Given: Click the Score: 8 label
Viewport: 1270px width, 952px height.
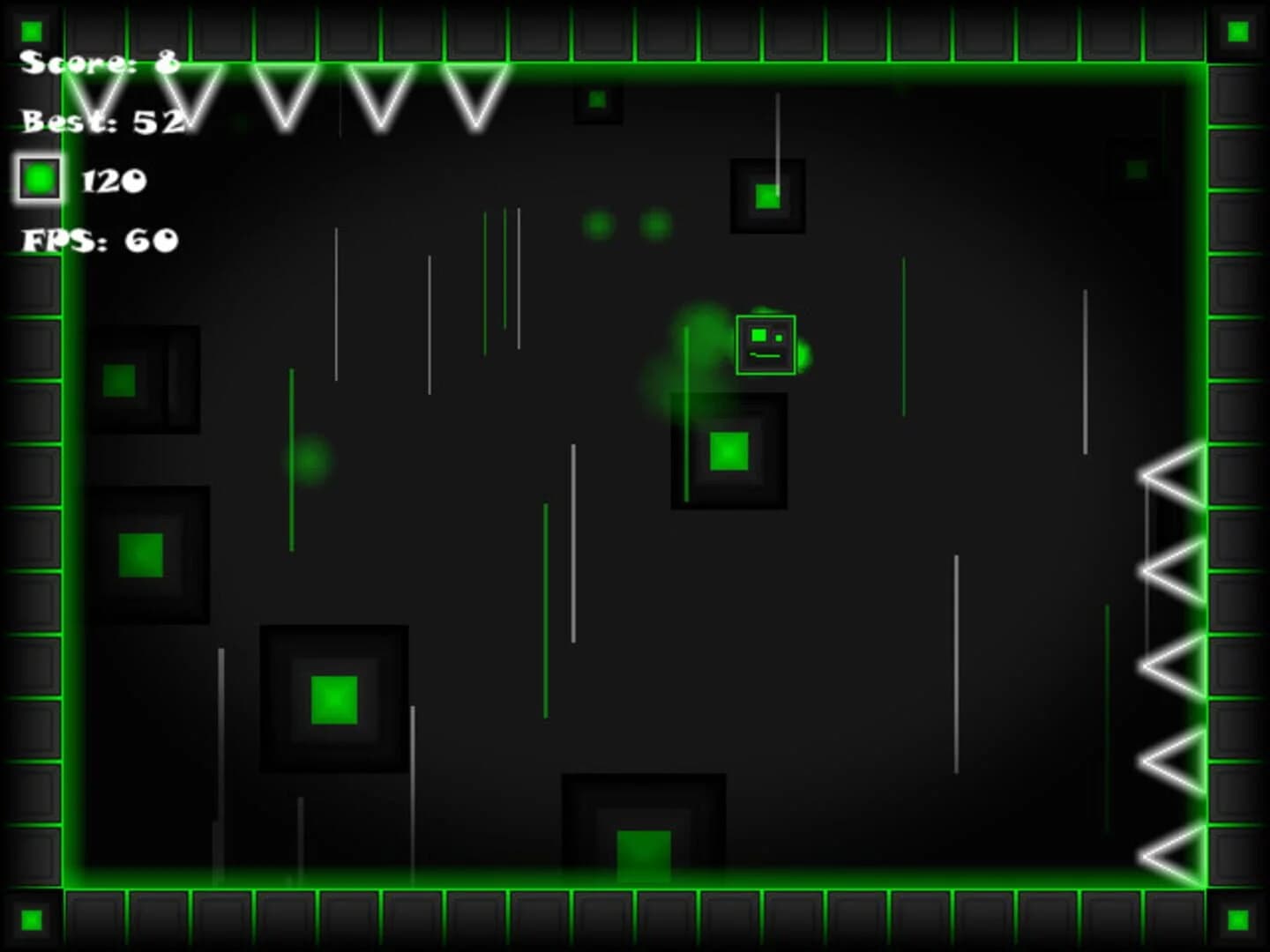Looking at the screenshot, I should 97,62.
